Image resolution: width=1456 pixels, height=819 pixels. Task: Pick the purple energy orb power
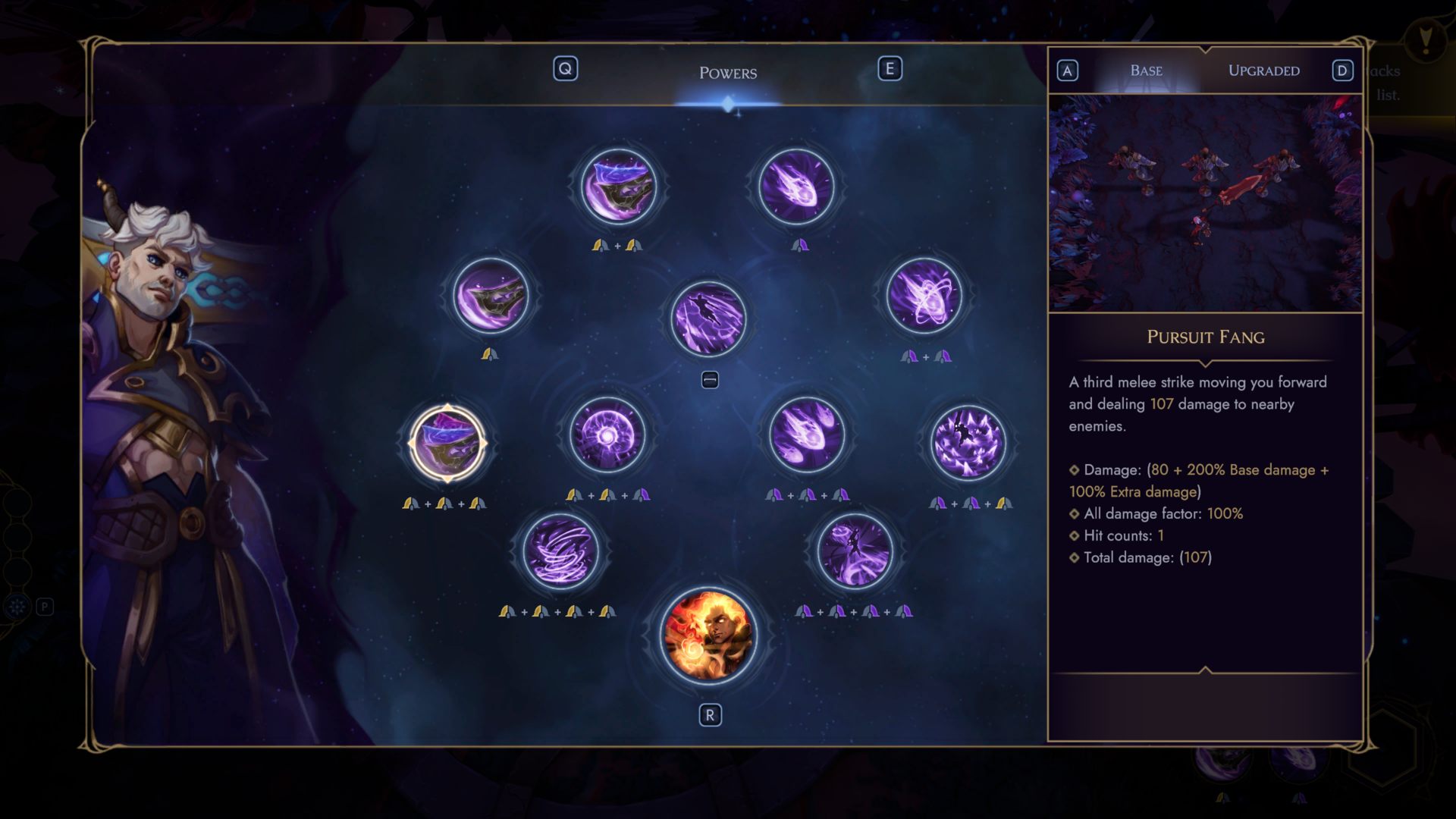pyautogui.click(x=607, y=435)
